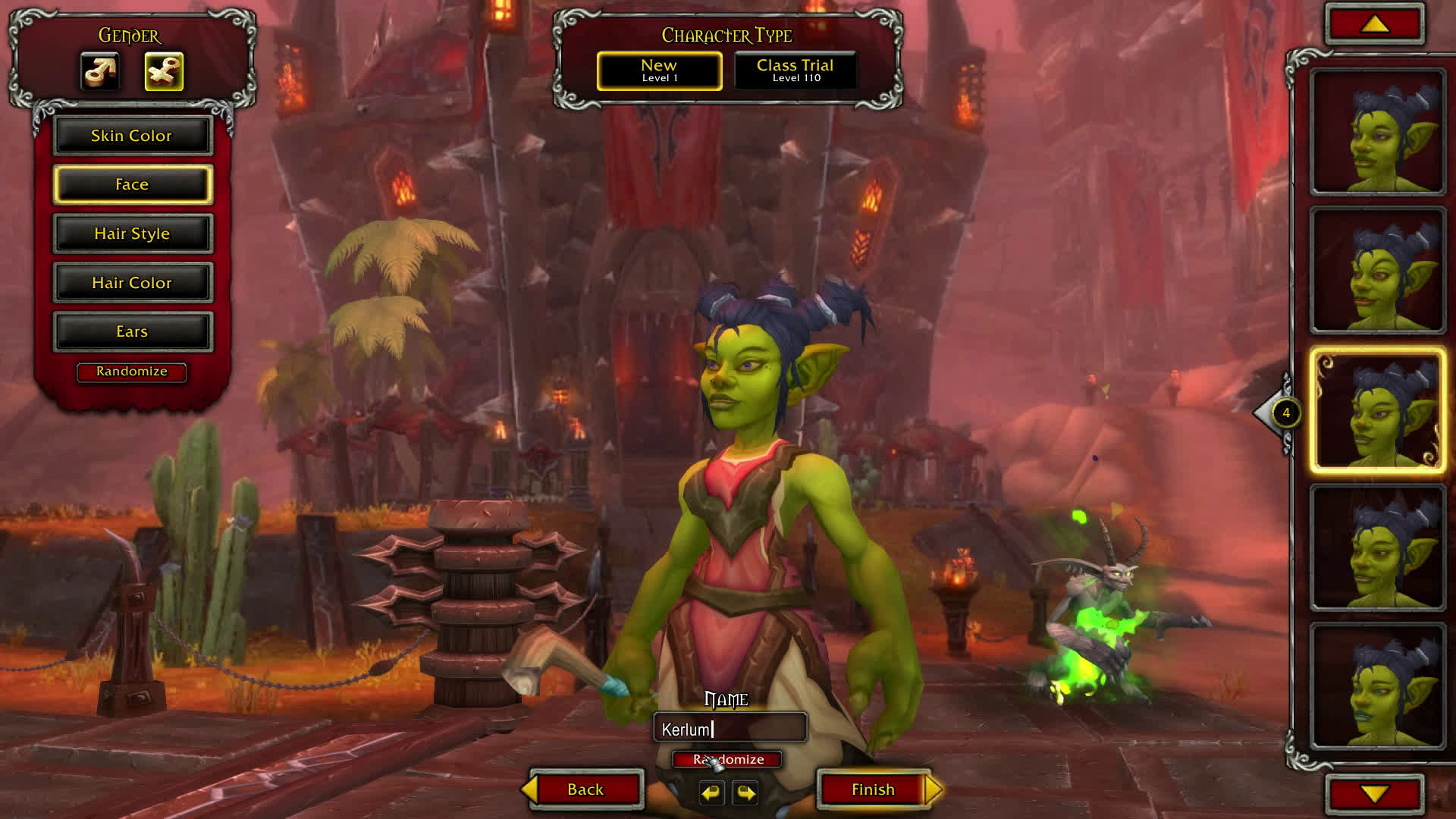The height and width of the screenshot is (819, 1456).
Task: Rotate character with left arrow button
Action: (x=711, y=792)
